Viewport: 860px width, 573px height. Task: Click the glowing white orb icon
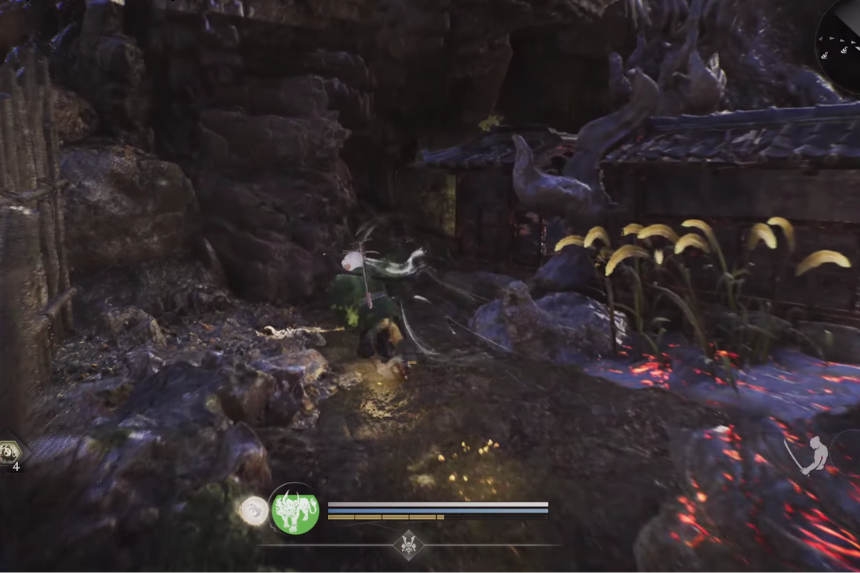click(x=252, y=510)
